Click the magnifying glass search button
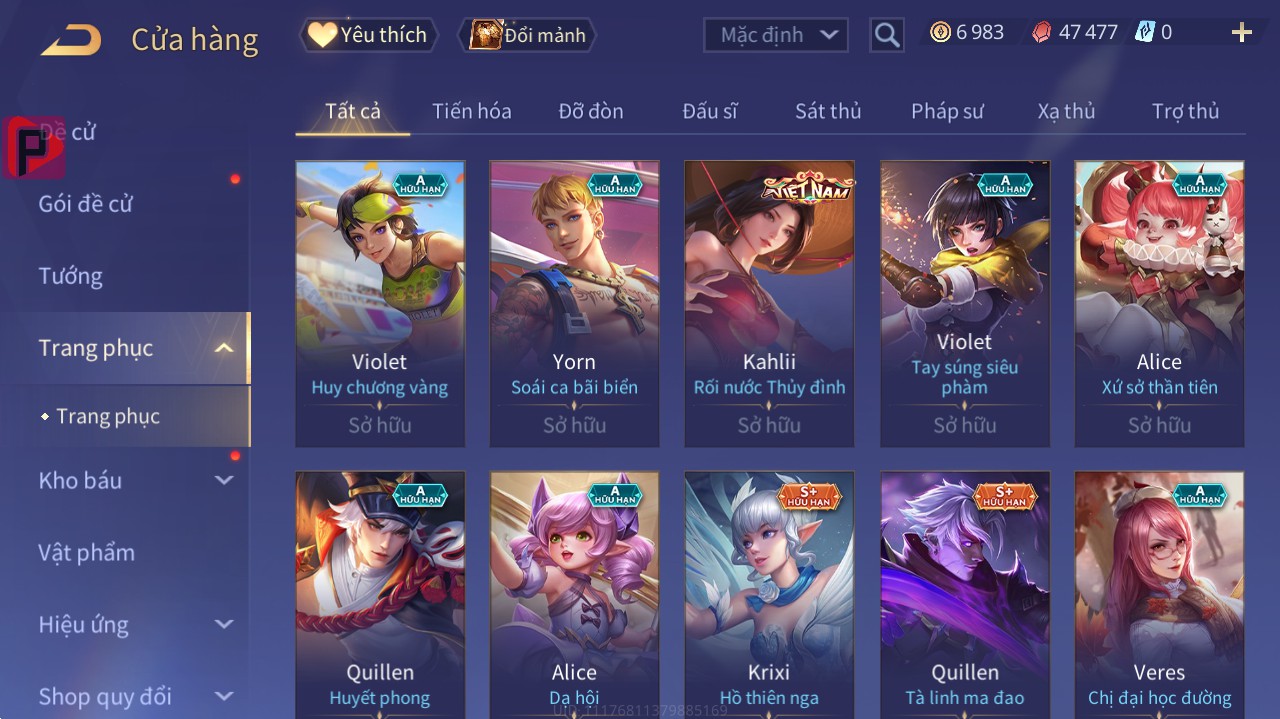The height and width of the screenshot is (719, 1280). click(x=887, y=35)
